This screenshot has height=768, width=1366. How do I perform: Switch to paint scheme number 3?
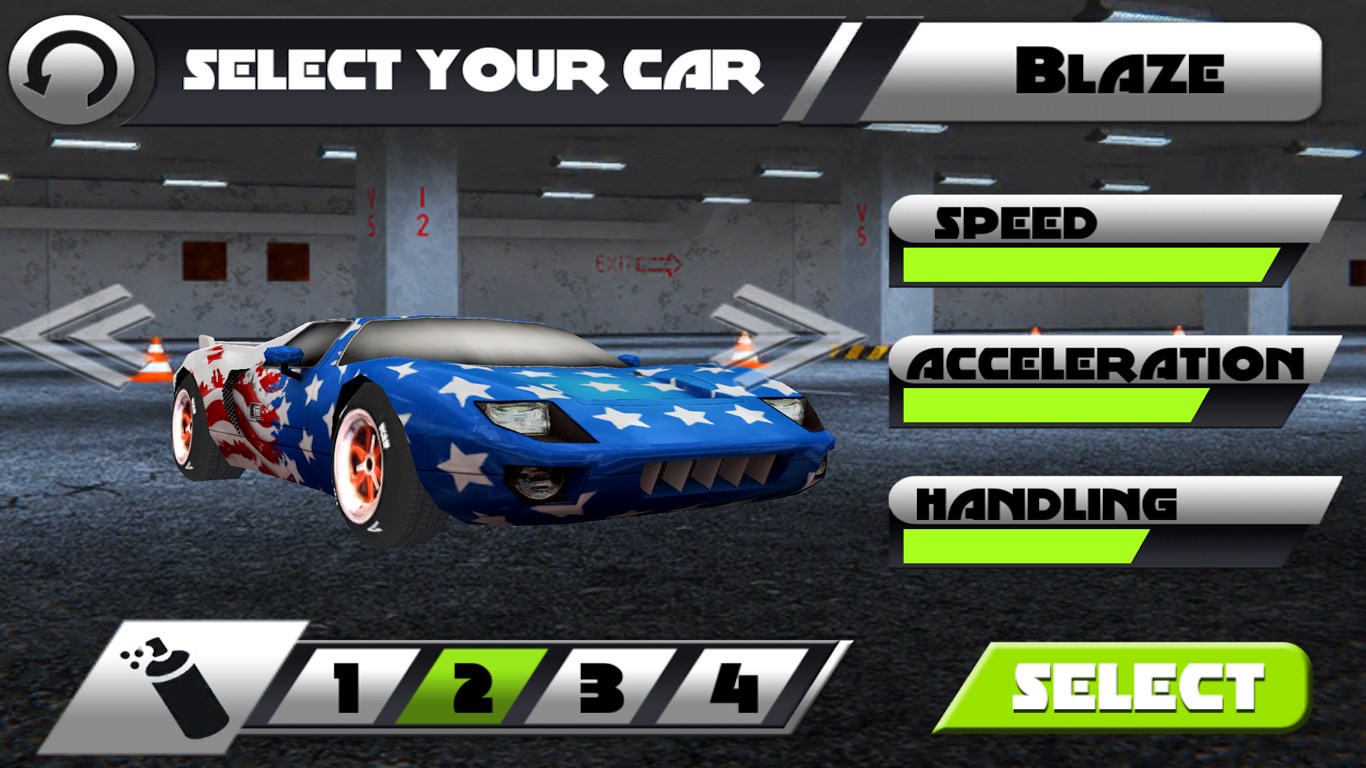600,687
